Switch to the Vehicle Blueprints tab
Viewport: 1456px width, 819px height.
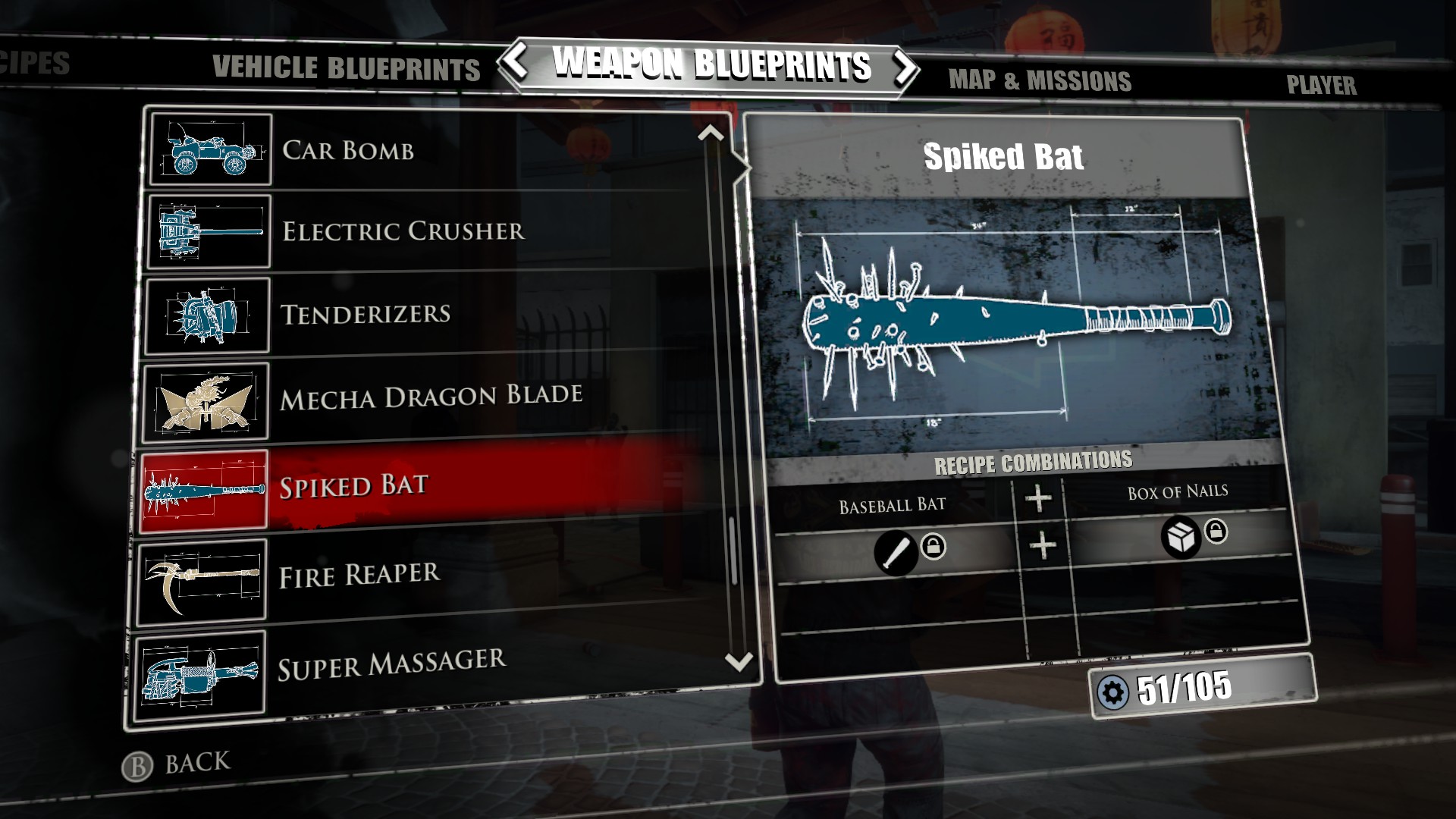[x=346, y=68]
